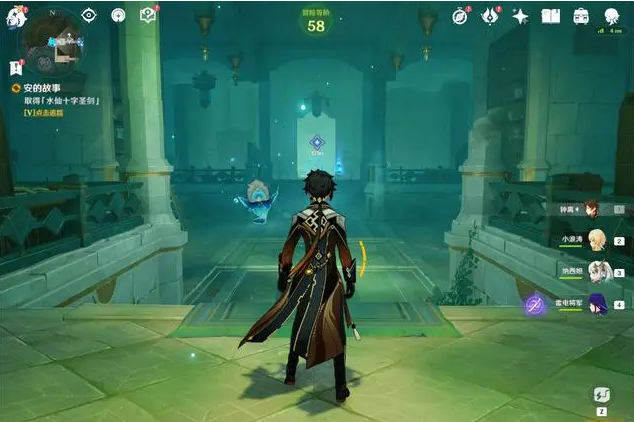634x422 pixels.
Task: Select party member 钟离
Action: [591, 208]
